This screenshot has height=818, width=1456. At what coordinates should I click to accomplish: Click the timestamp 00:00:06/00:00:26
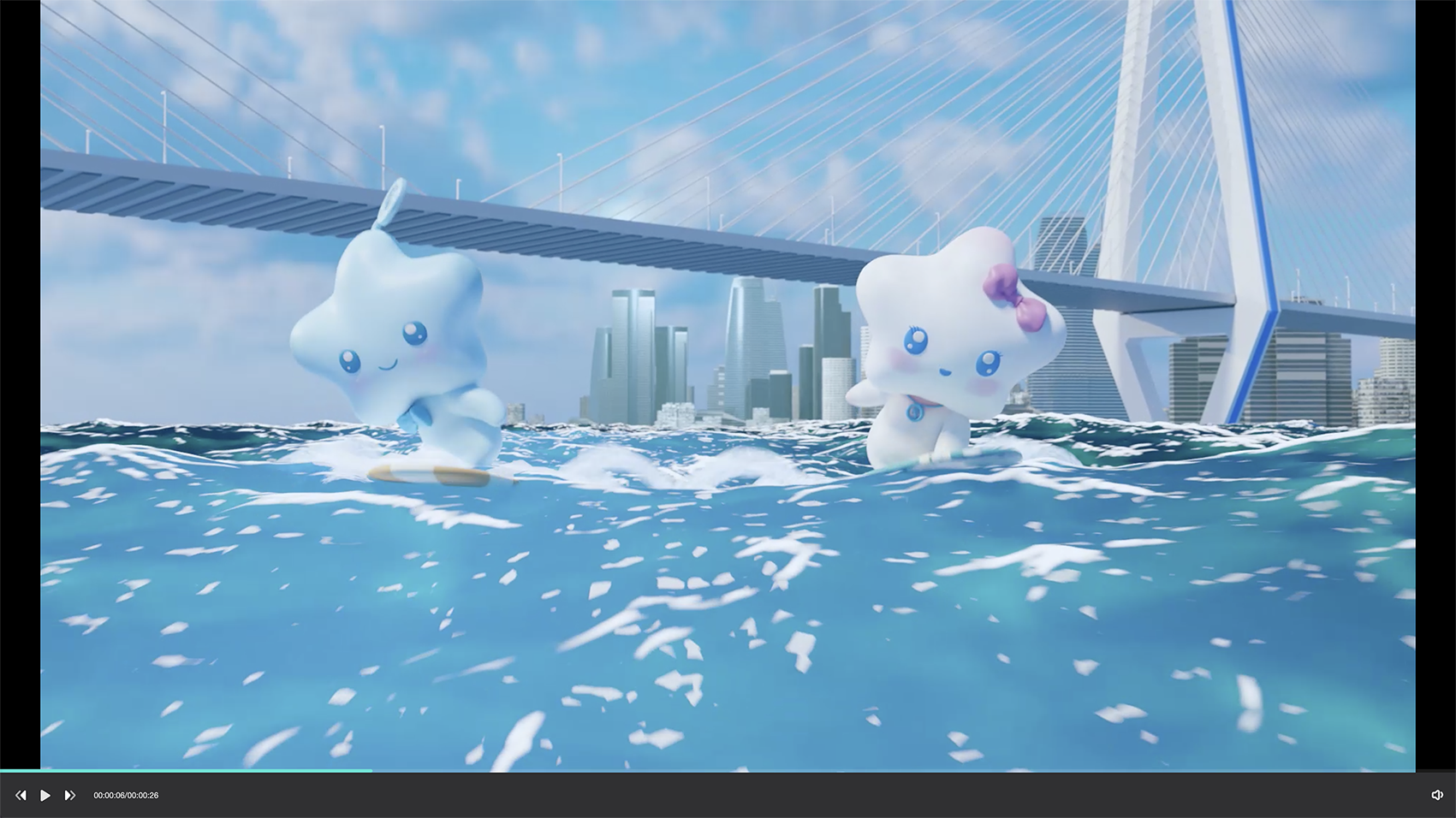pos(126,795)
